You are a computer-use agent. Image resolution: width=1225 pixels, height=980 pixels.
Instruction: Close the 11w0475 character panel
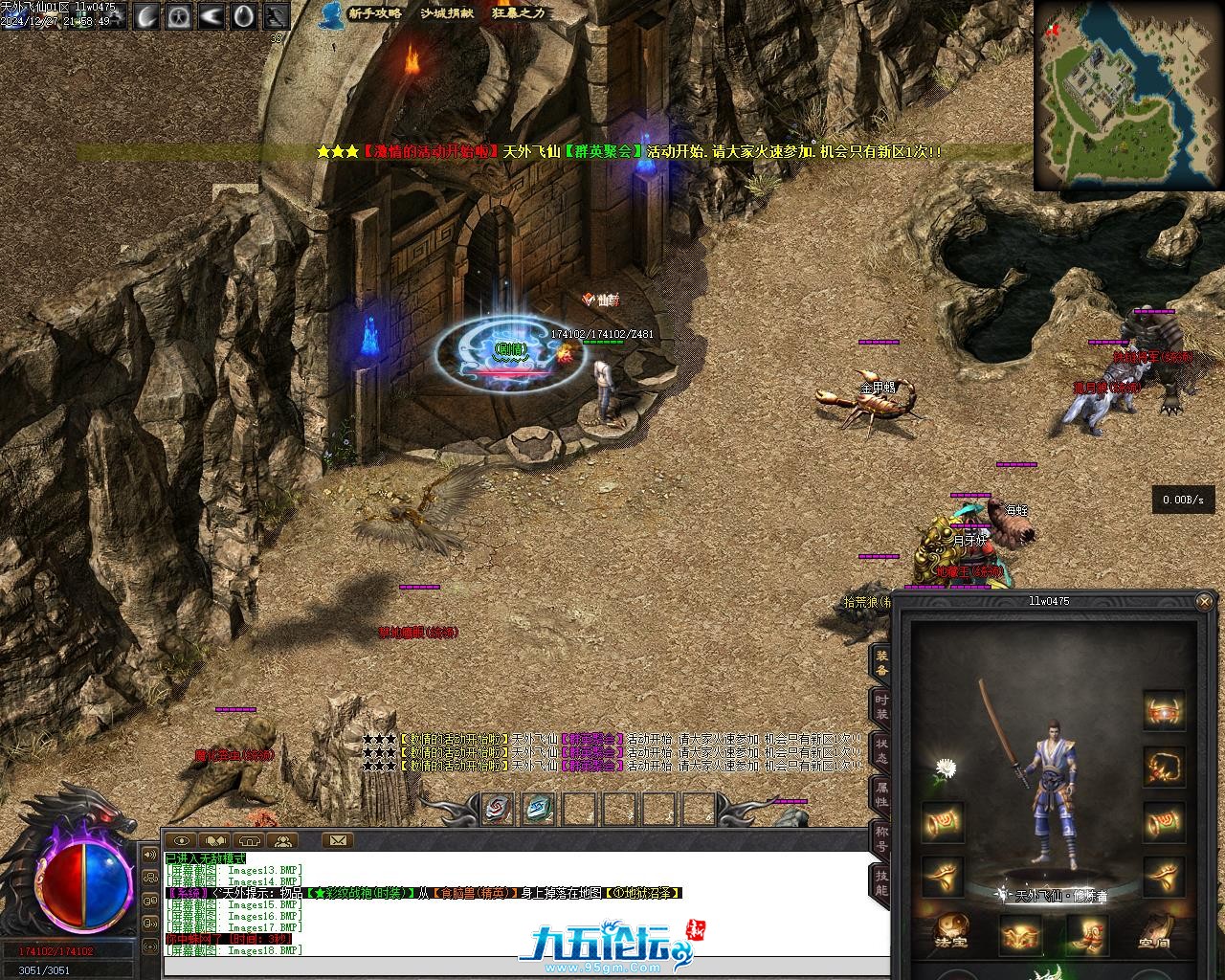(x=1204, y=601)
